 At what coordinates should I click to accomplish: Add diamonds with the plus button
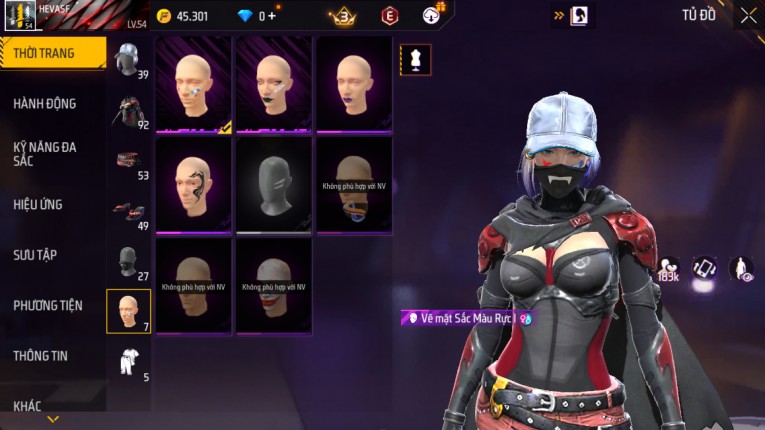(270, 16)
